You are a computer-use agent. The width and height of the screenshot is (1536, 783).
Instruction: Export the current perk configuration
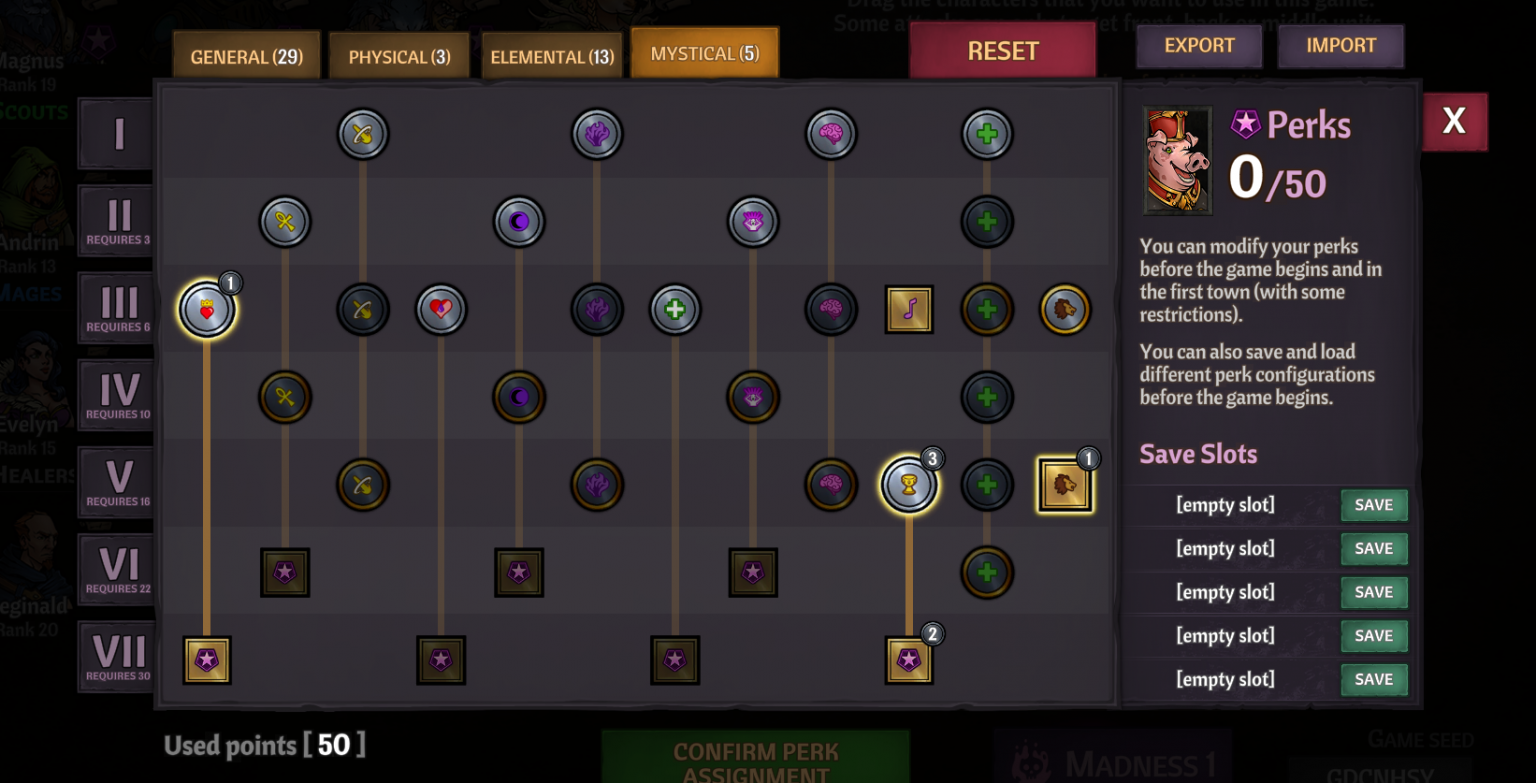[x=1198, y=46]
